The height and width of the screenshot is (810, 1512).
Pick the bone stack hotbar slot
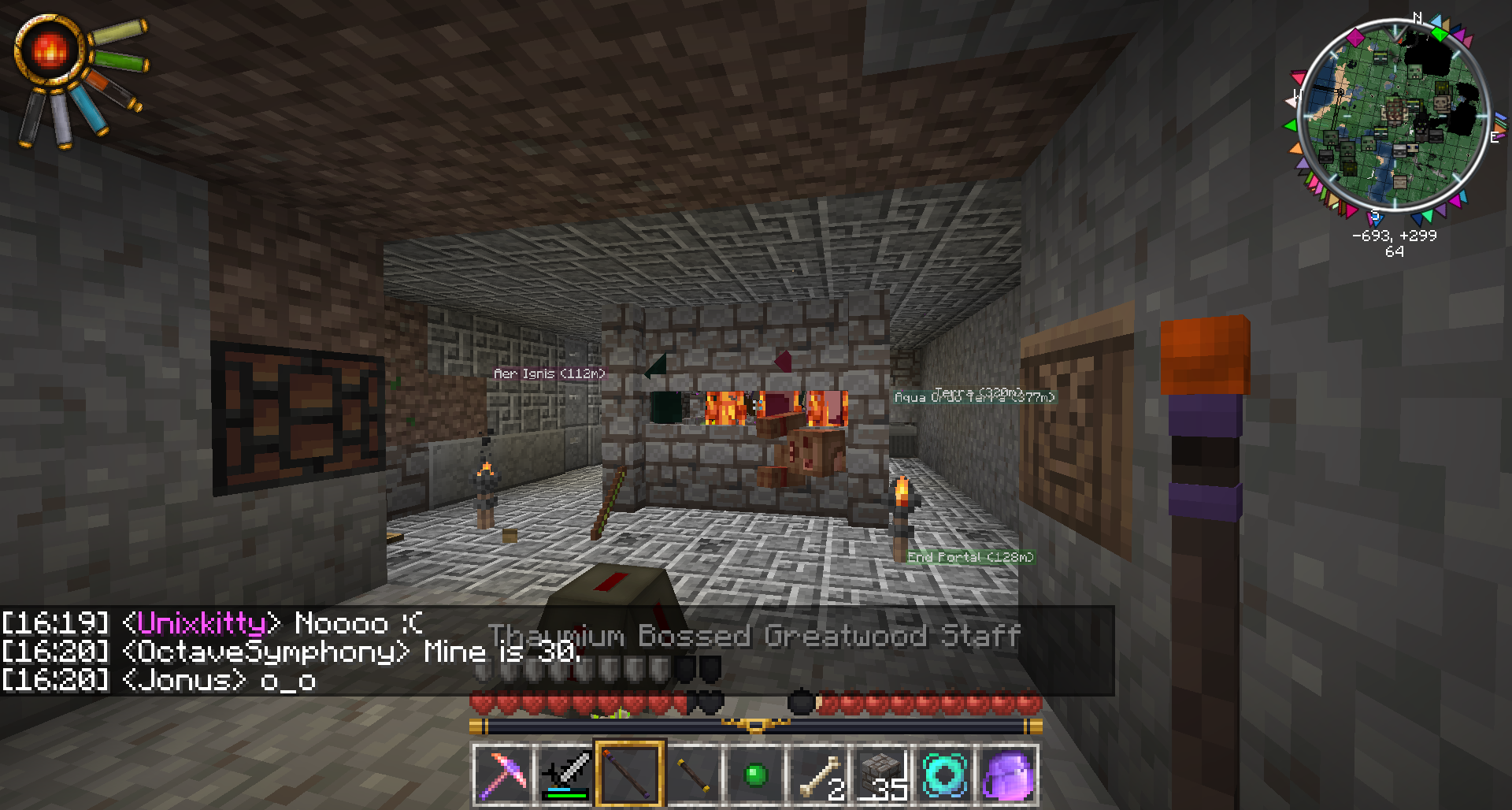818,775
